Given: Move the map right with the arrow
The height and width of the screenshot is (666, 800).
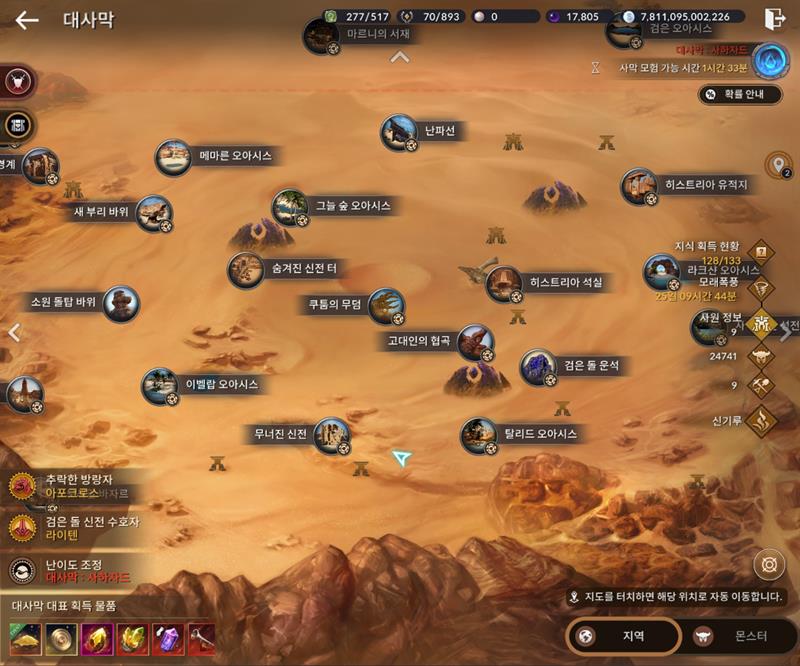Looking at the screenshot, I should click(x=786, y=333).
